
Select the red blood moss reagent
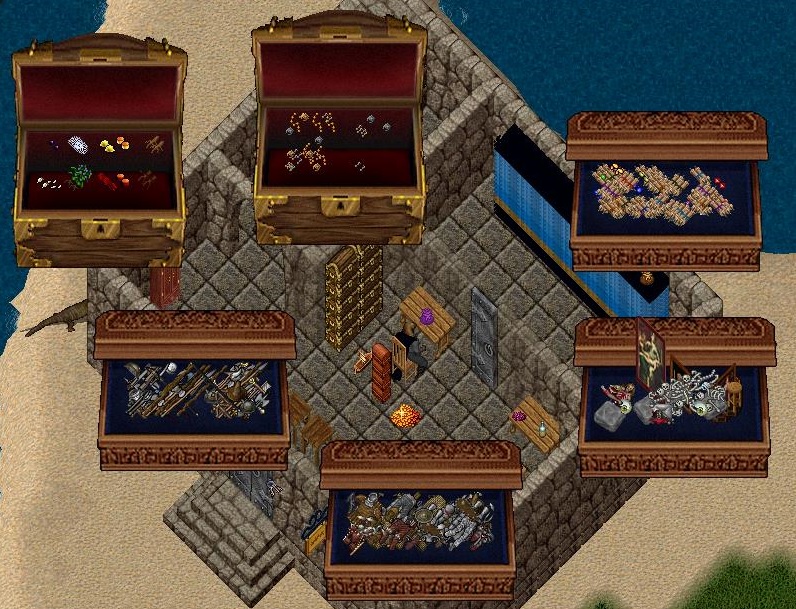click(x=108, y=181)
